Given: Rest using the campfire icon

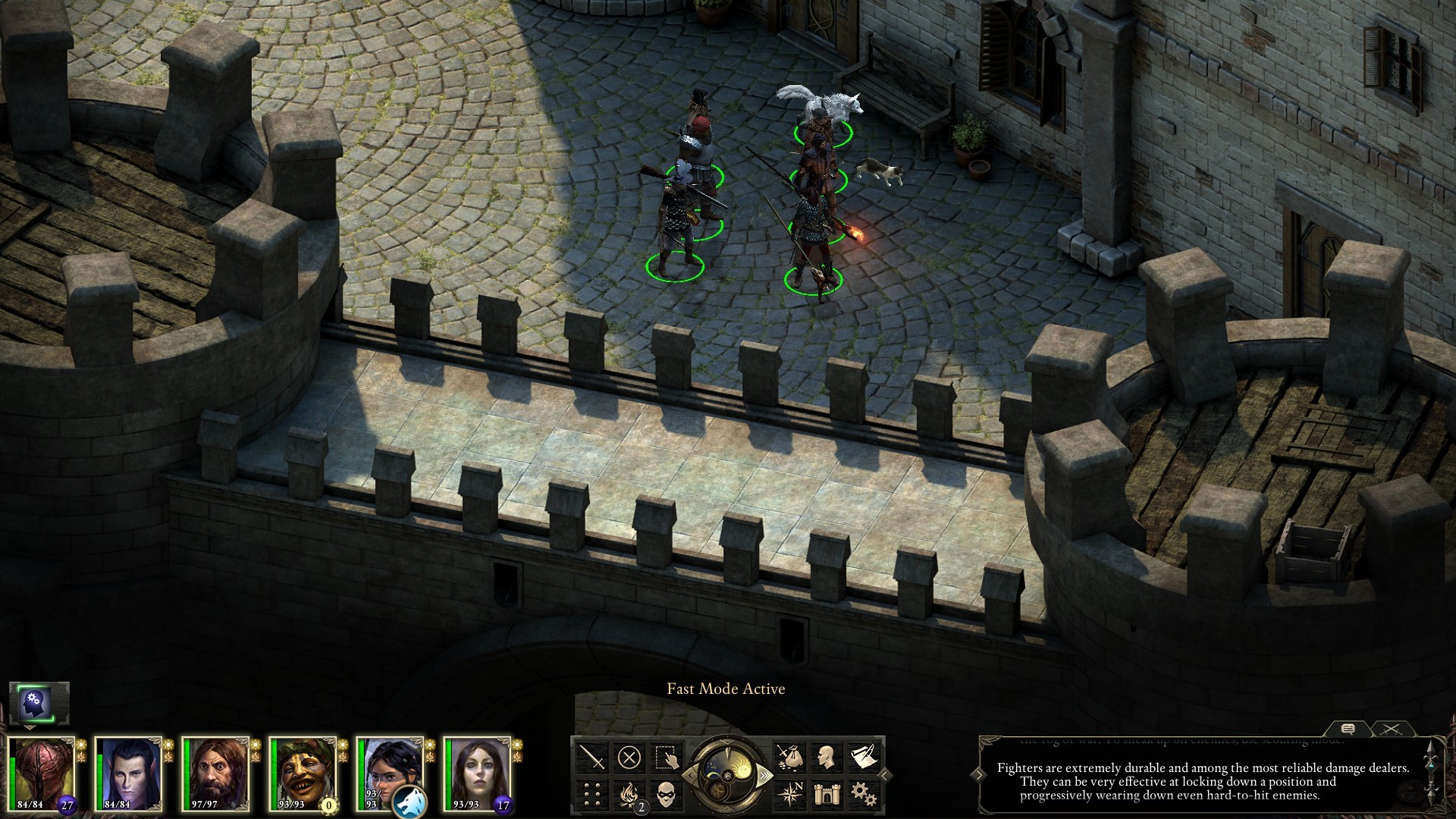Looking at the screenshot, I should (x=629, y=794).
